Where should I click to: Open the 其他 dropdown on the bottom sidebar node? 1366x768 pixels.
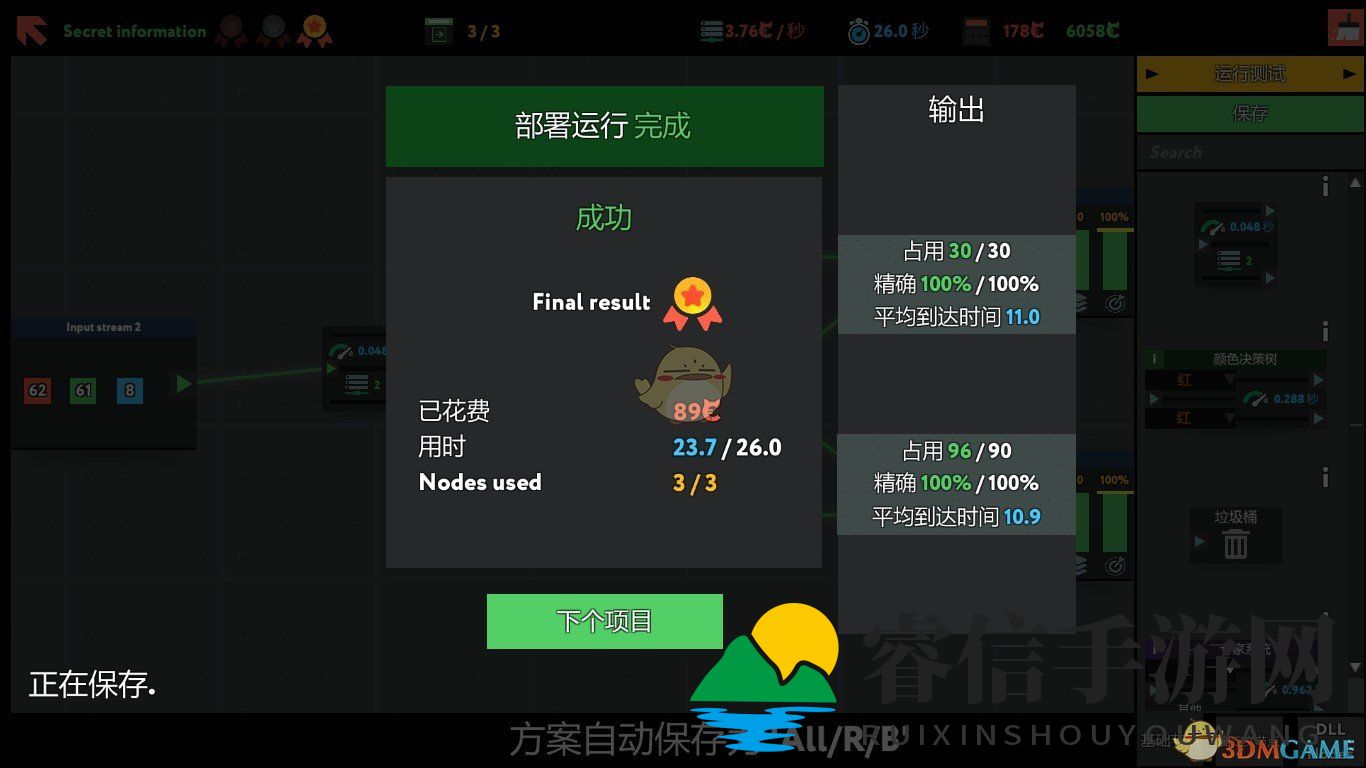click(x=1192, y=705)
